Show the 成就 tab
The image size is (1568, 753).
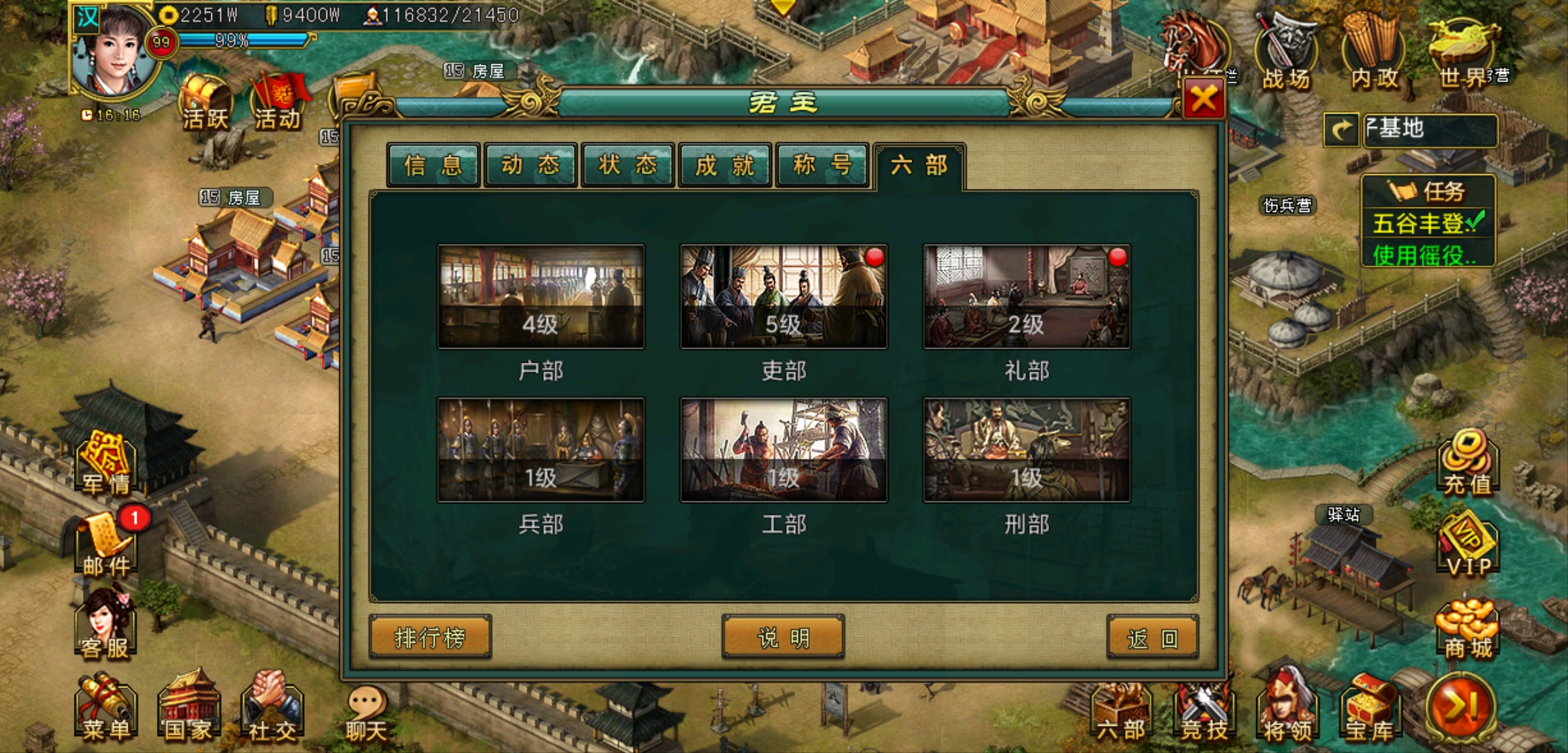tap(725, 165)
